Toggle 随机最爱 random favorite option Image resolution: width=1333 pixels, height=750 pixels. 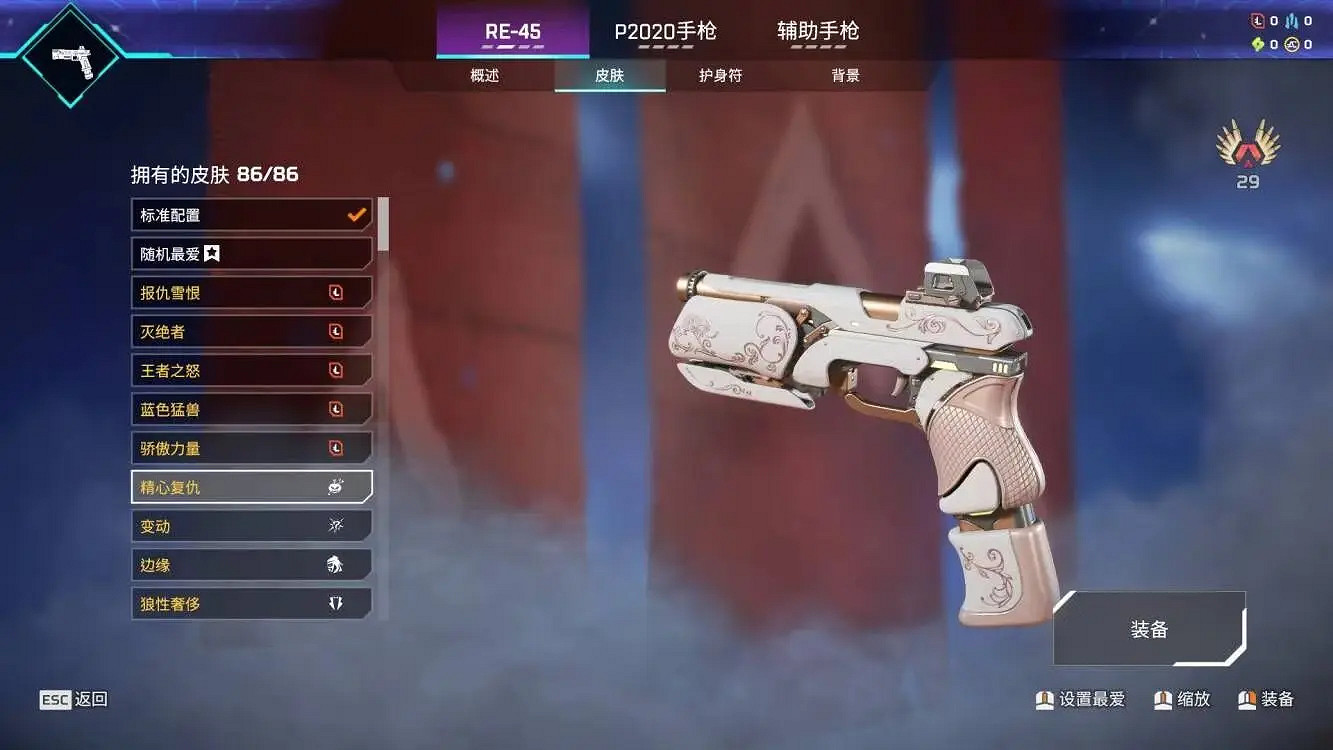point(250,253)
